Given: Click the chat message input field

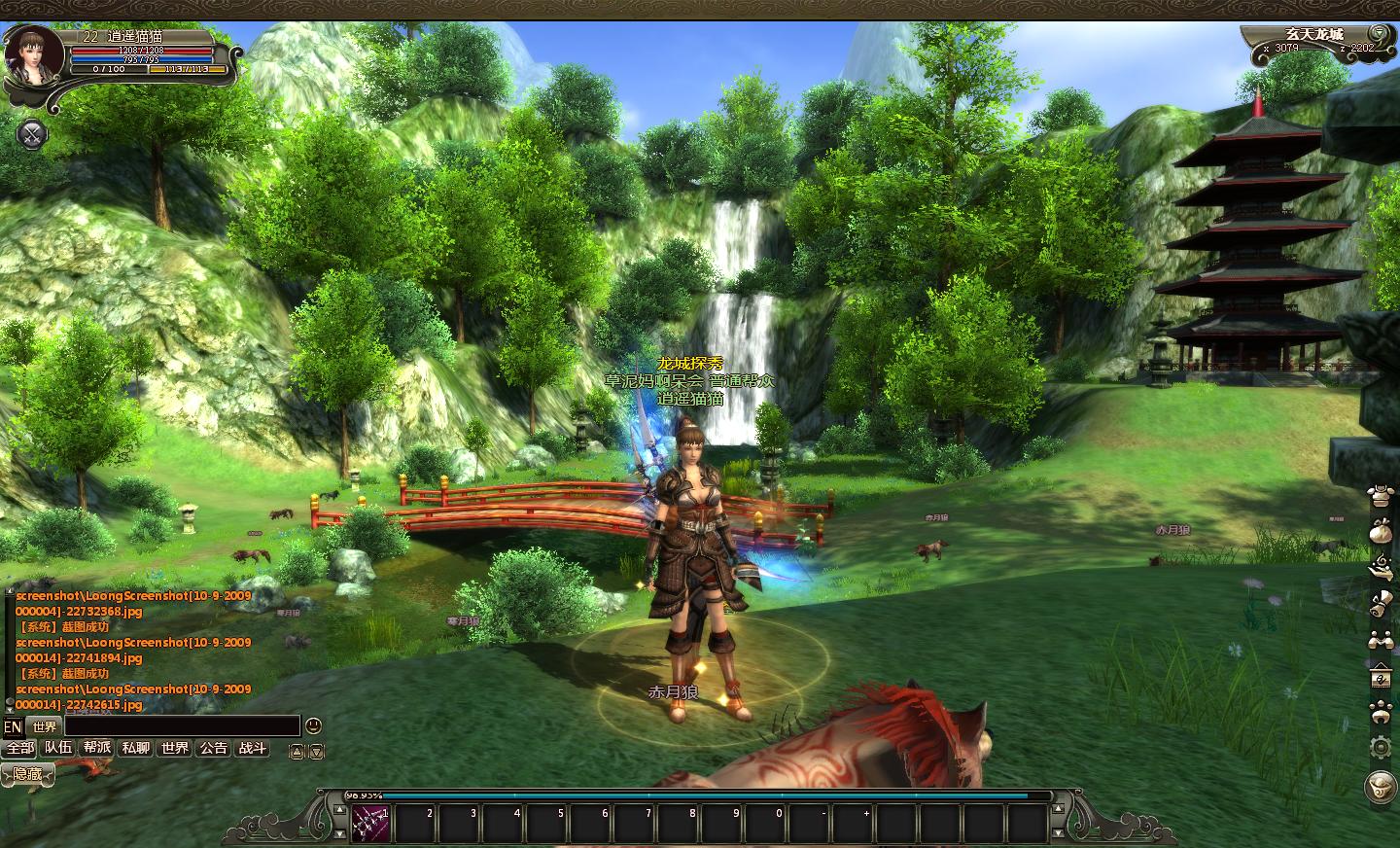Looking at the screenshot, I should pos(182,725).
